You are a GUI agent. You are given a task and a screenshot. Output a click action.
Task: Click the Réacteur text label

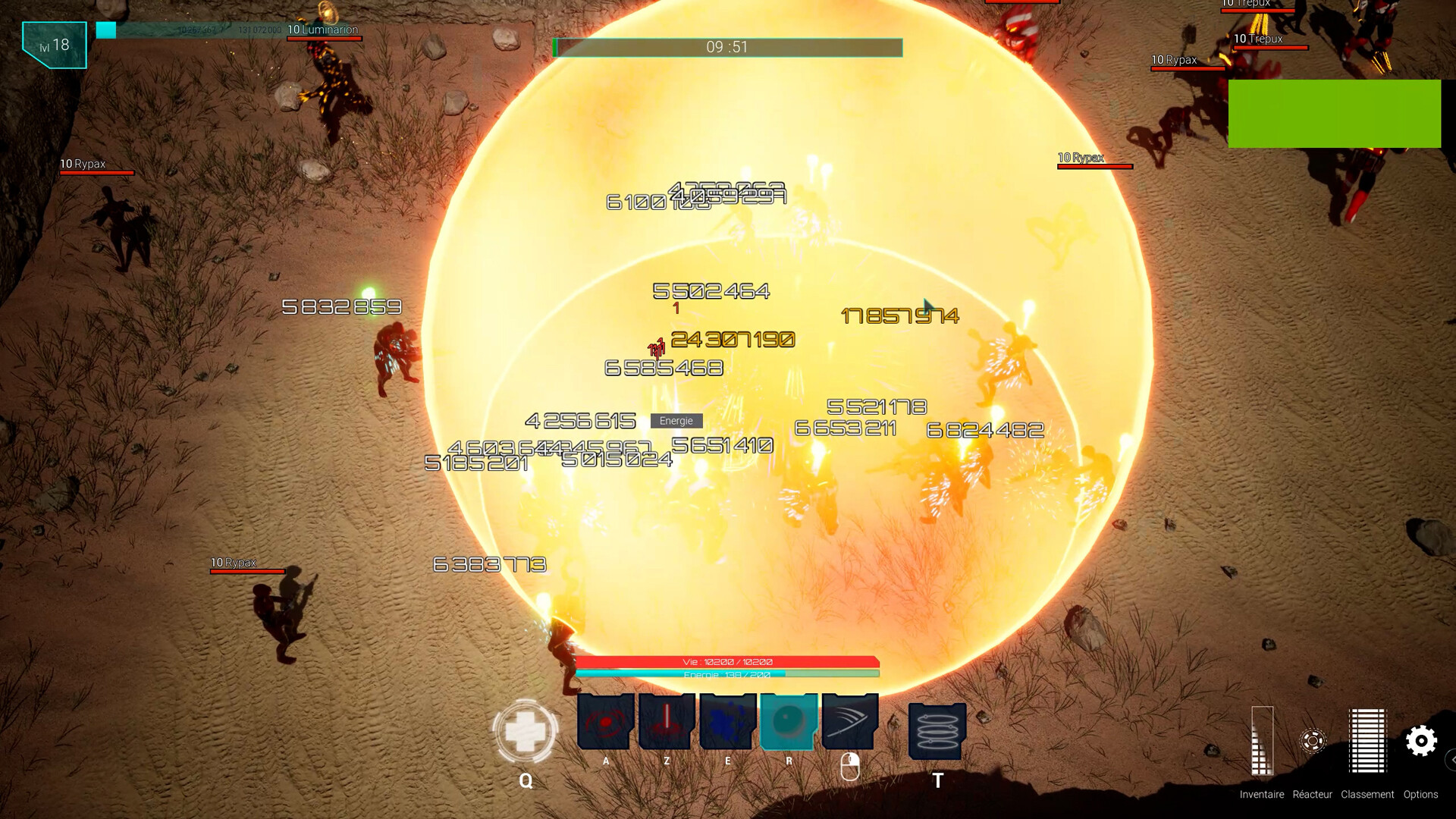pos(1312,794)
